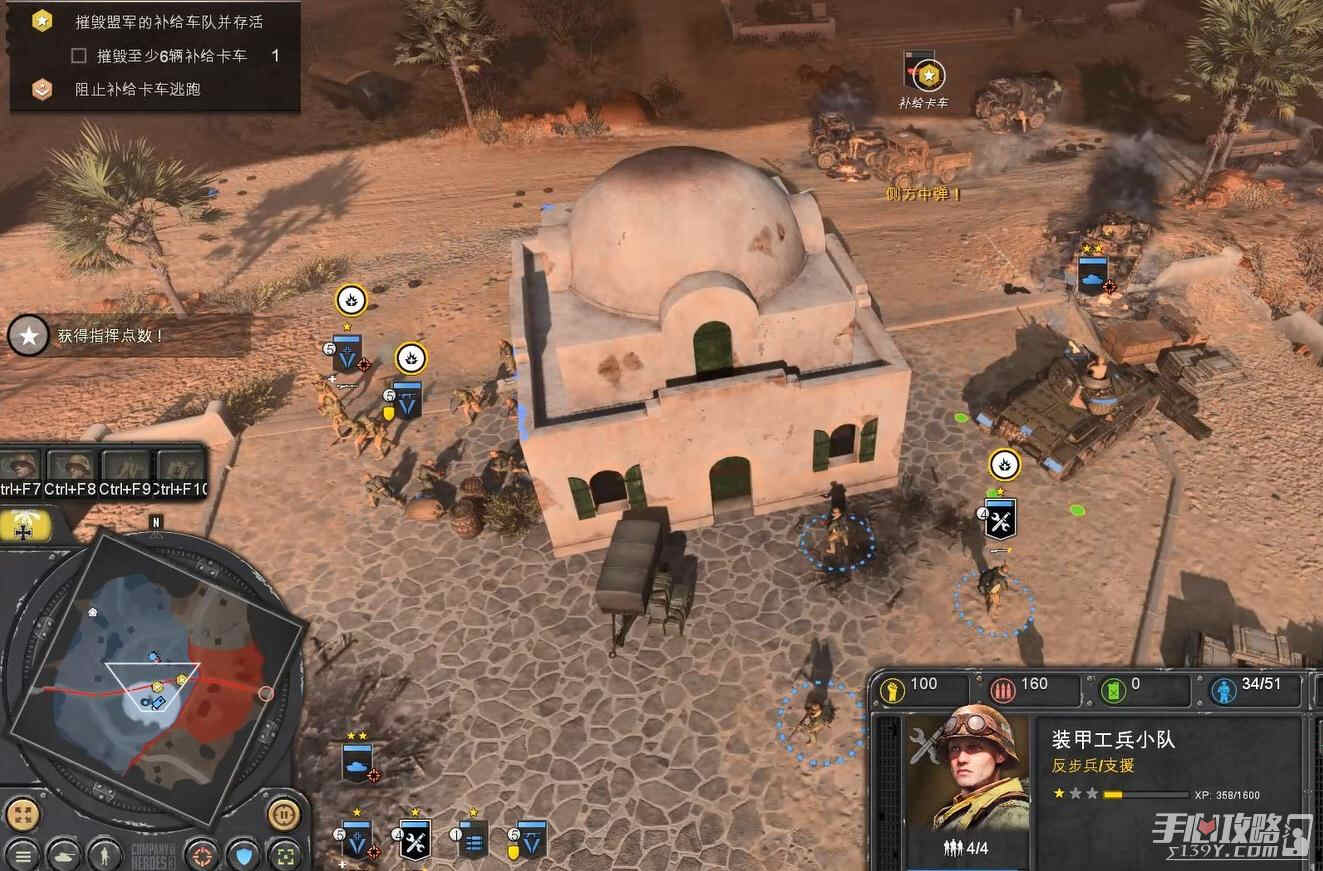Activate the green focus-frame button
The image size is (1323, 871).
point(286,855)
